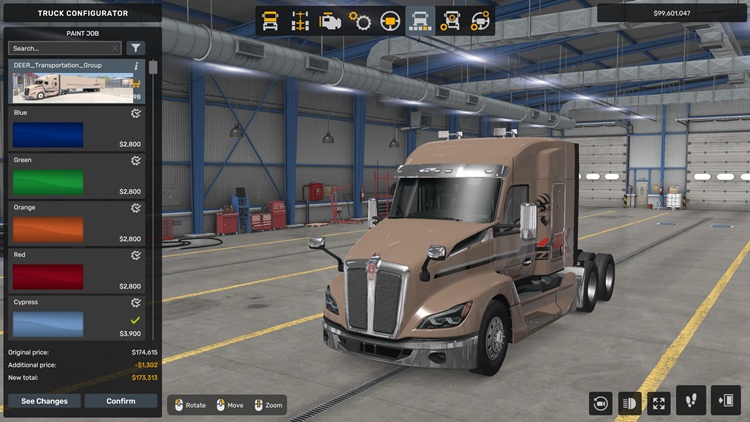
Task: Open the steering wheel interior tab
Action: 390,21
